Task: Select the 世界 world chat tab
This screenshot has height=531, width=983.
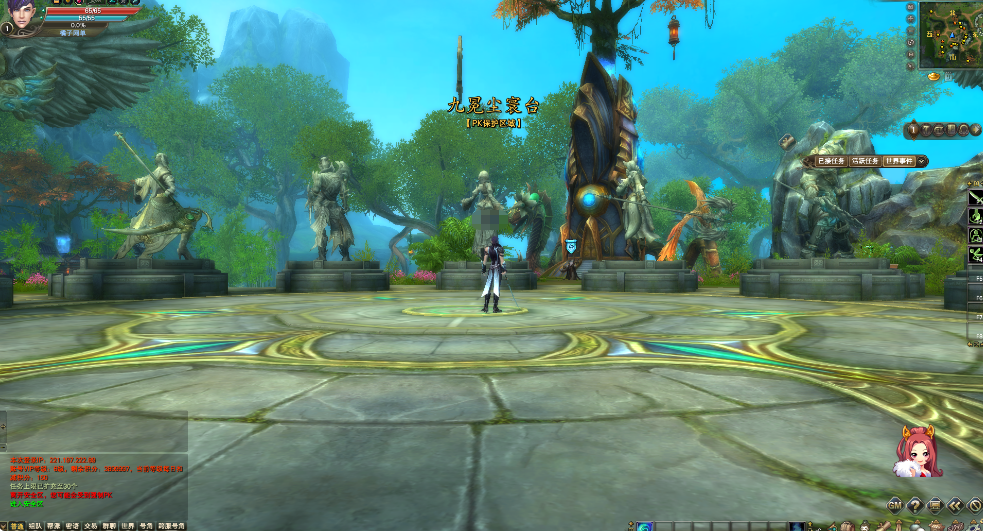Action: click(x=127, y=525)
